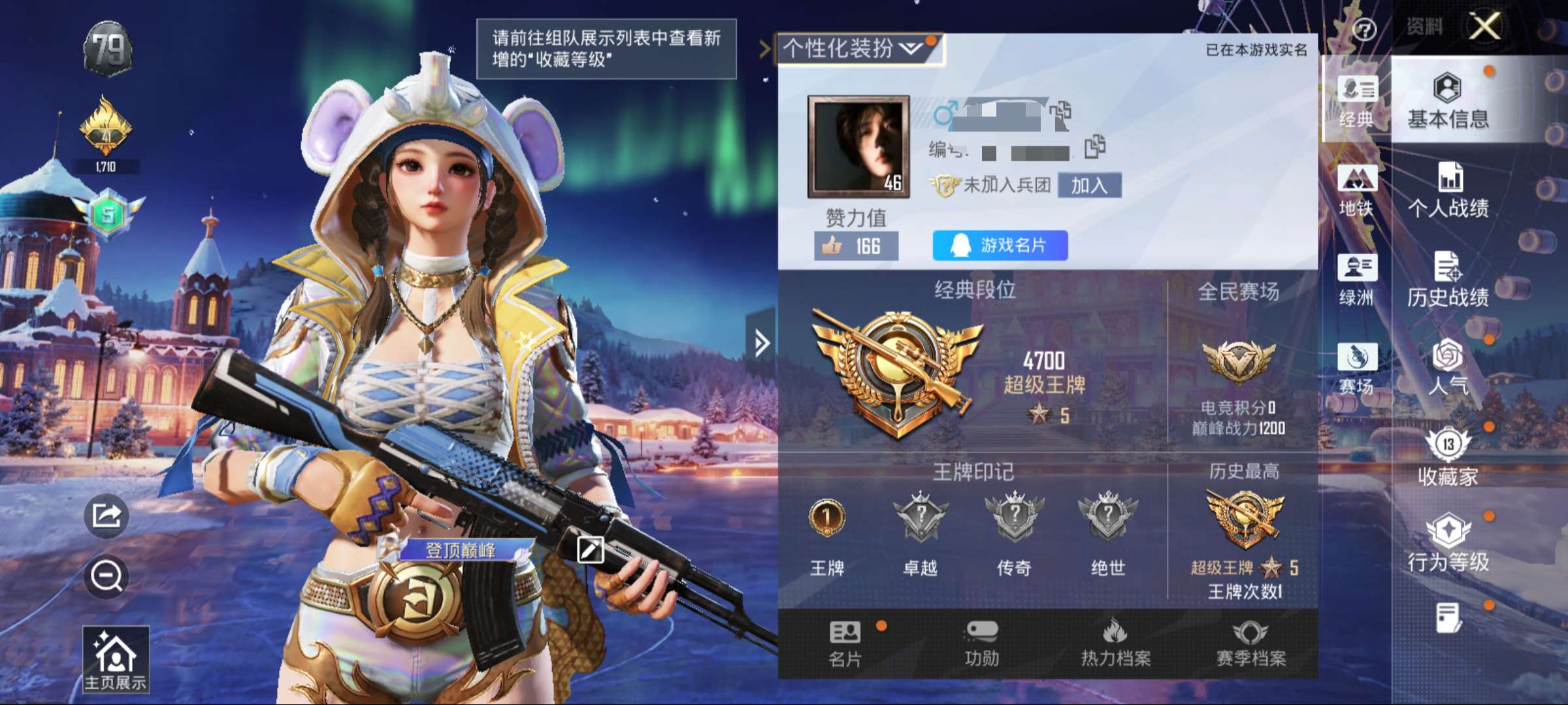Expand the 个性化装扮 dropdown

tap(857, 48)
